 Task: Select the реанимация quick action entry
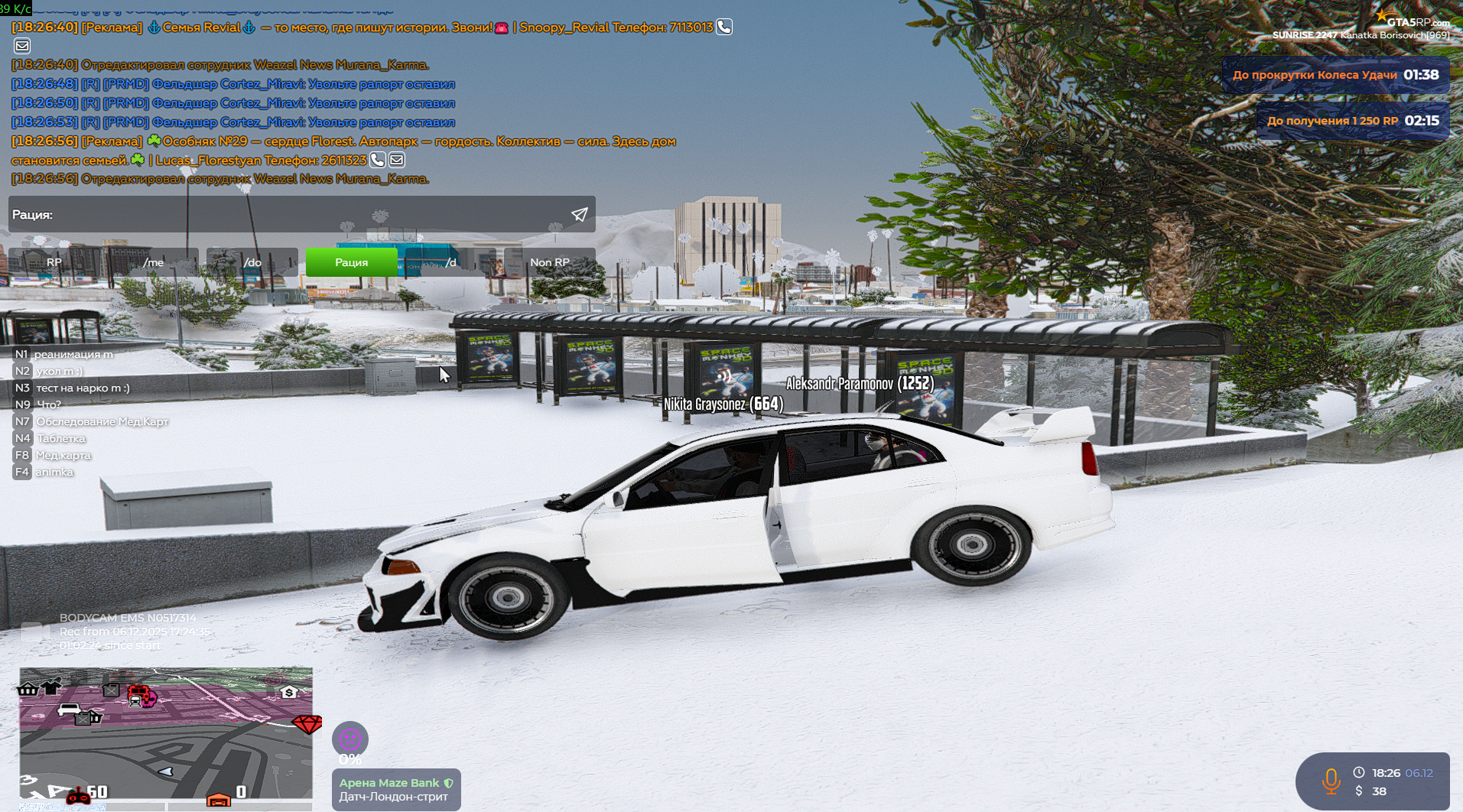pos(73,354)
